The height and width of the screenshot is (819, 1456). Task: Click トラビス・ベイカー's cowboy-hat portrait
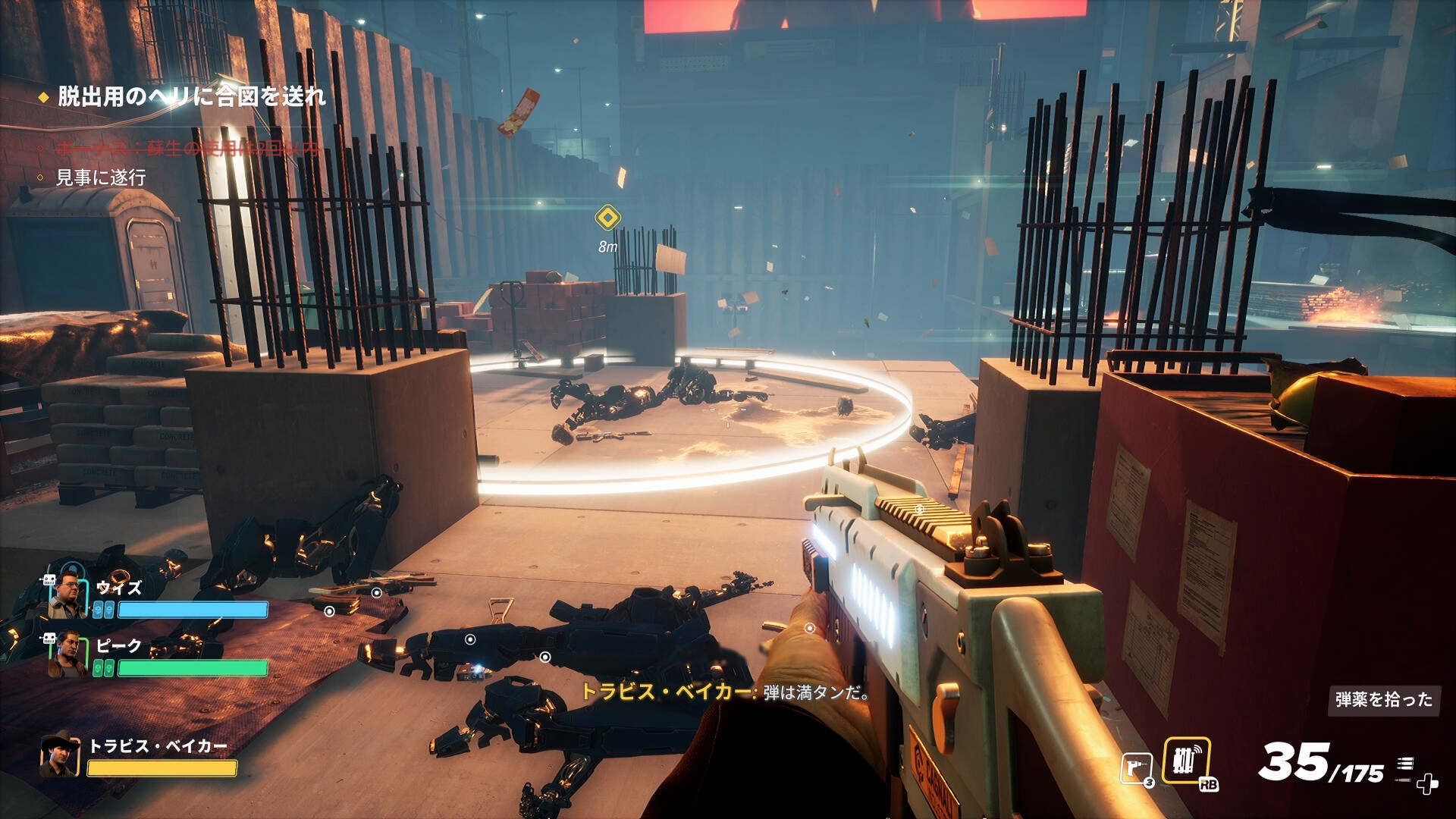(60, 755)
